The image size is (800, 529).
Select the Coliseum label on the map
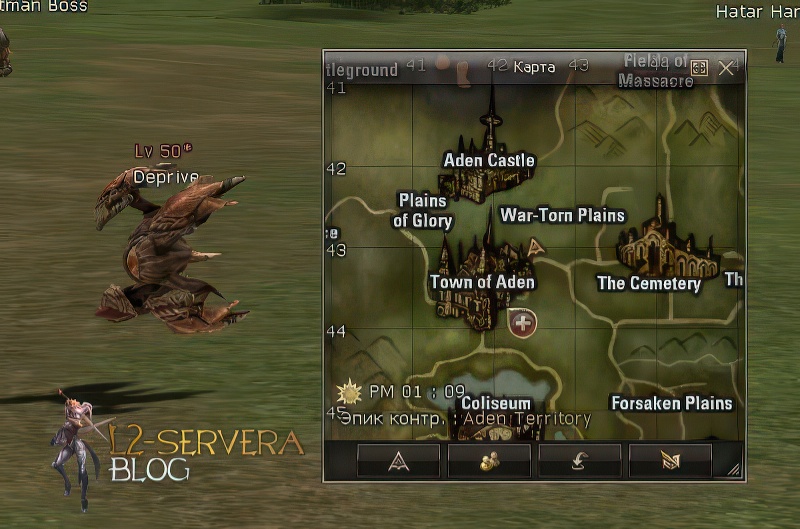(496, 404)
